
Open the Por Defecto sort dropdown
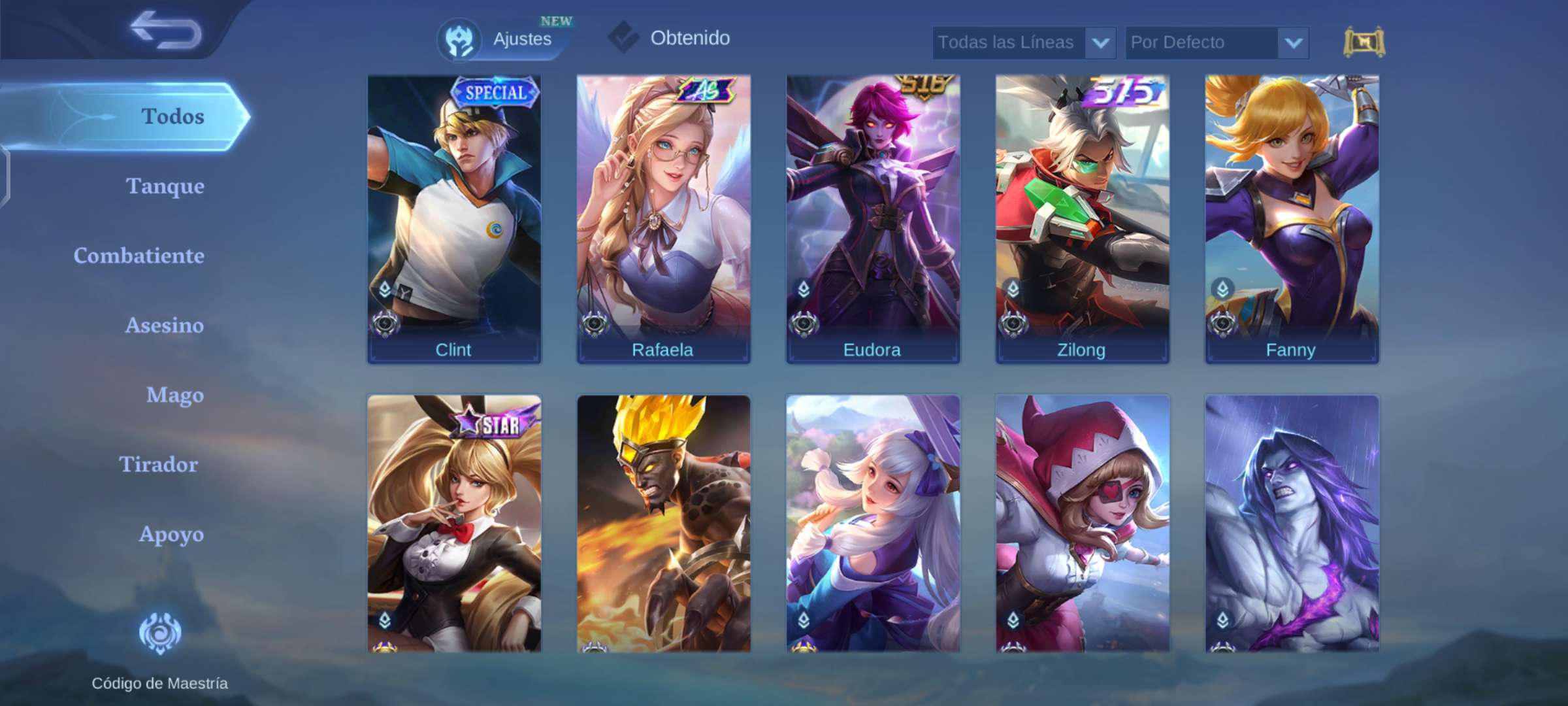pos(1217,42)
